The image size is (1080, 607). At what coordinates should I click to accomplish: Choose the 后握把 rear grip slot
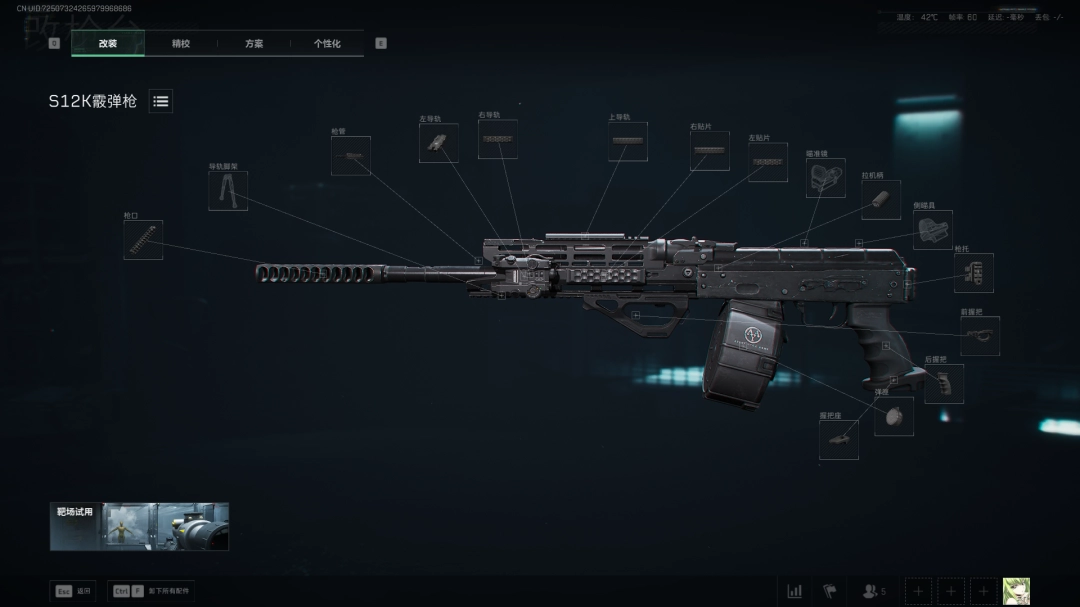point(944,384)
